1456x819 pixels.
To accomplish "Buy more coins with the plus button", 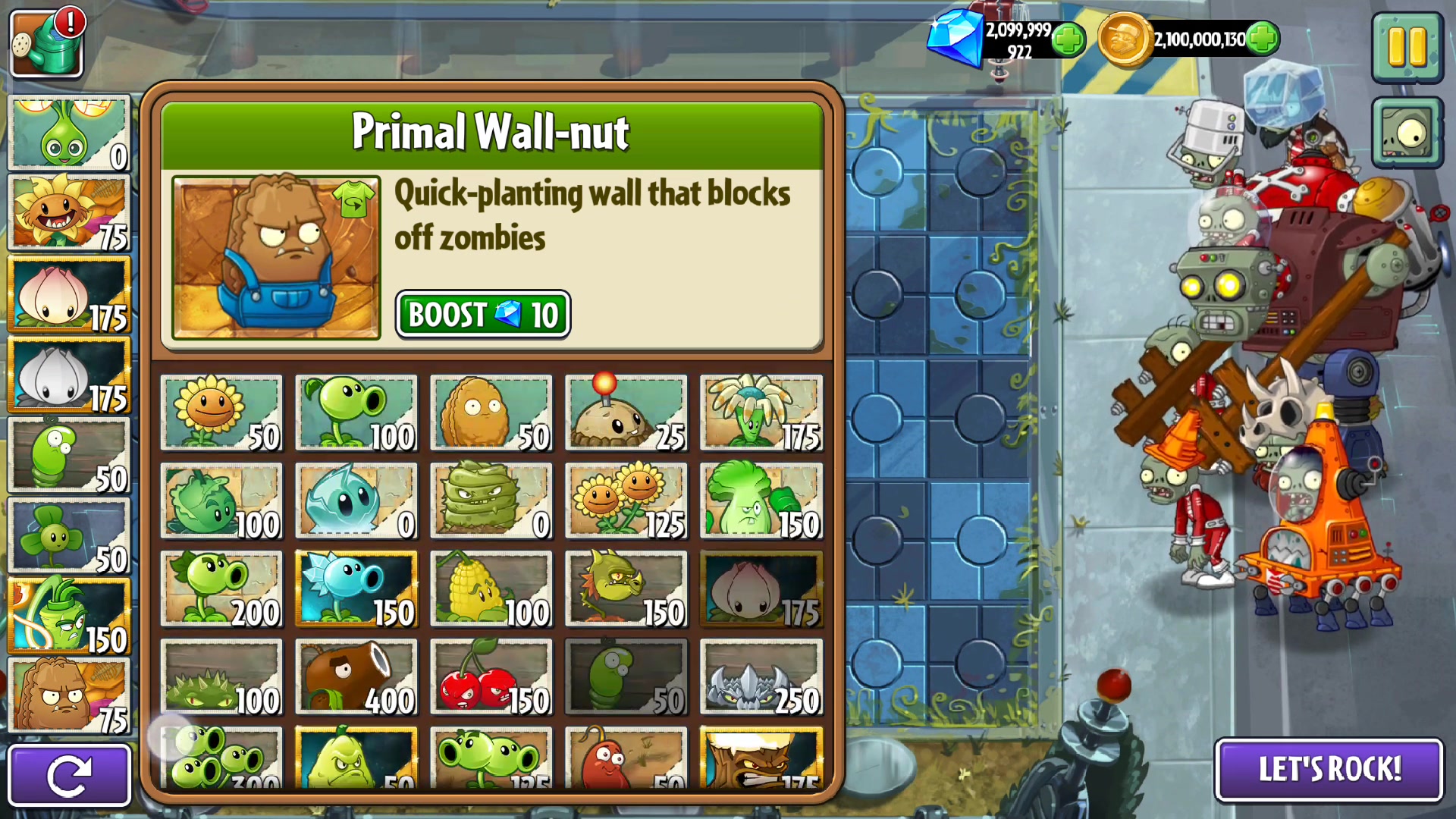I will click(x=1263, y=39).
